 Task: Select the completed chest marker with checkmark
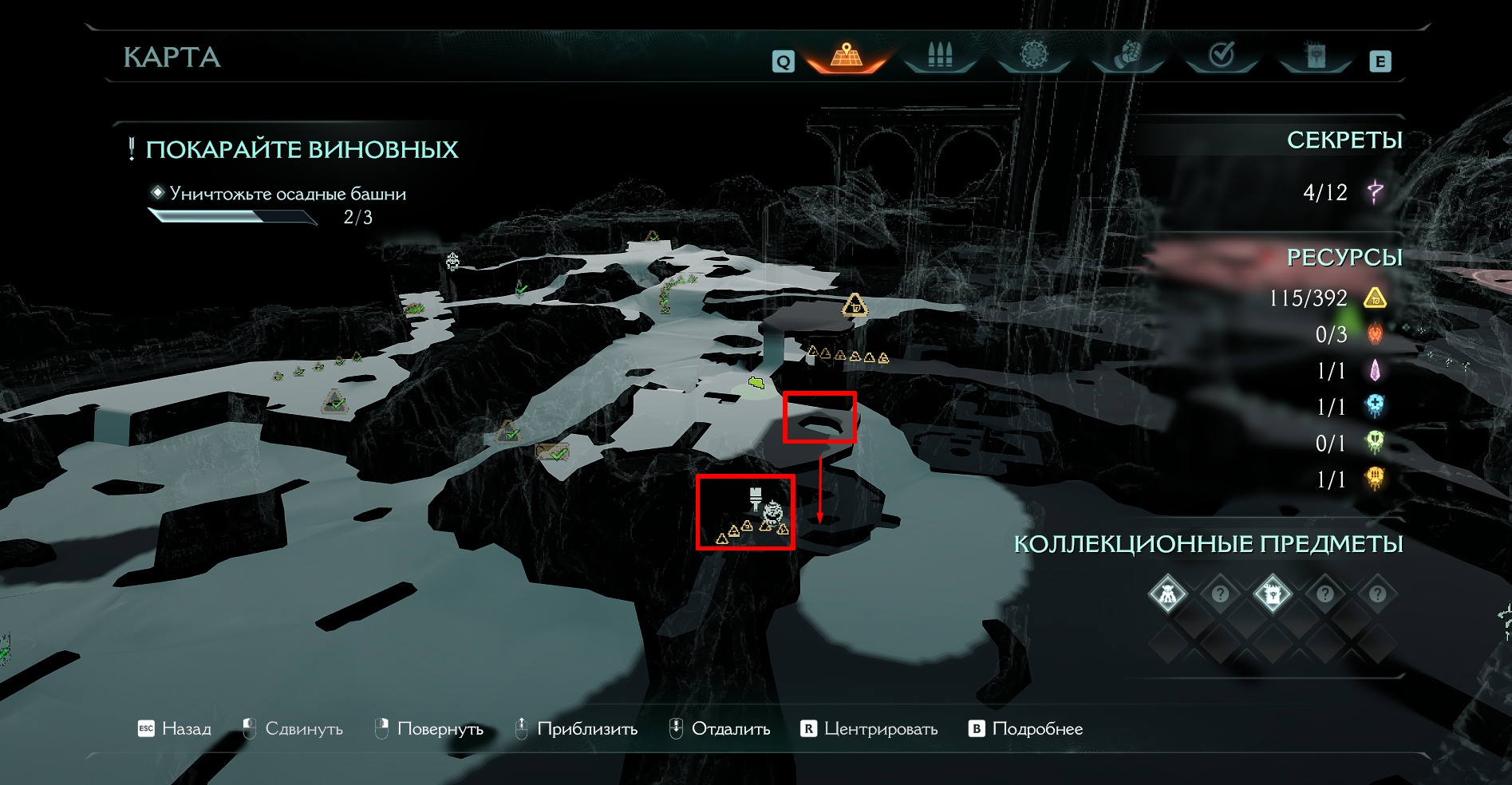point(552,452)
